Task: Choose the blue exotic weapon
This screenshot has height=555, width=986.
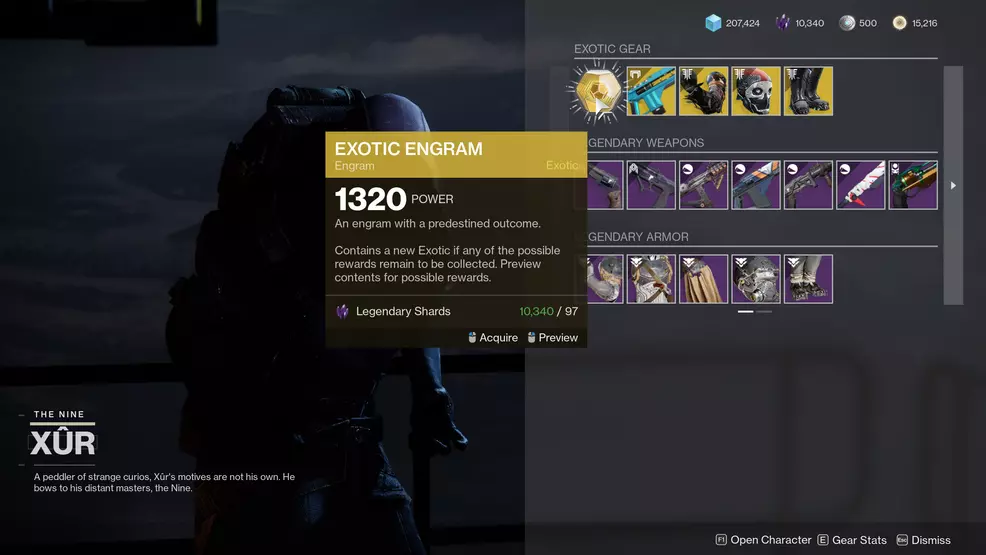Action: (651, 91)
